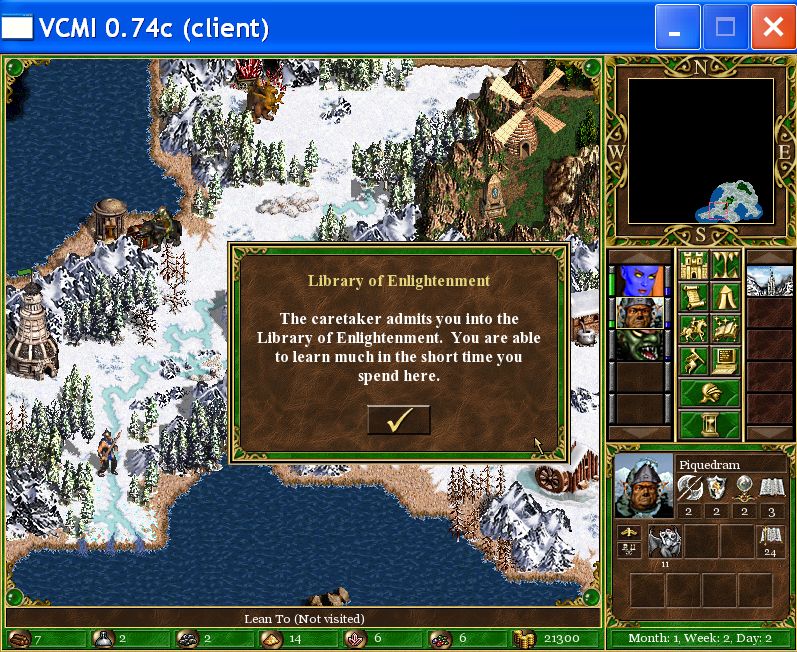This screenshot has height=652, width=797.
Task: Select the snowy tower town in list
Action: coord(770,281)
